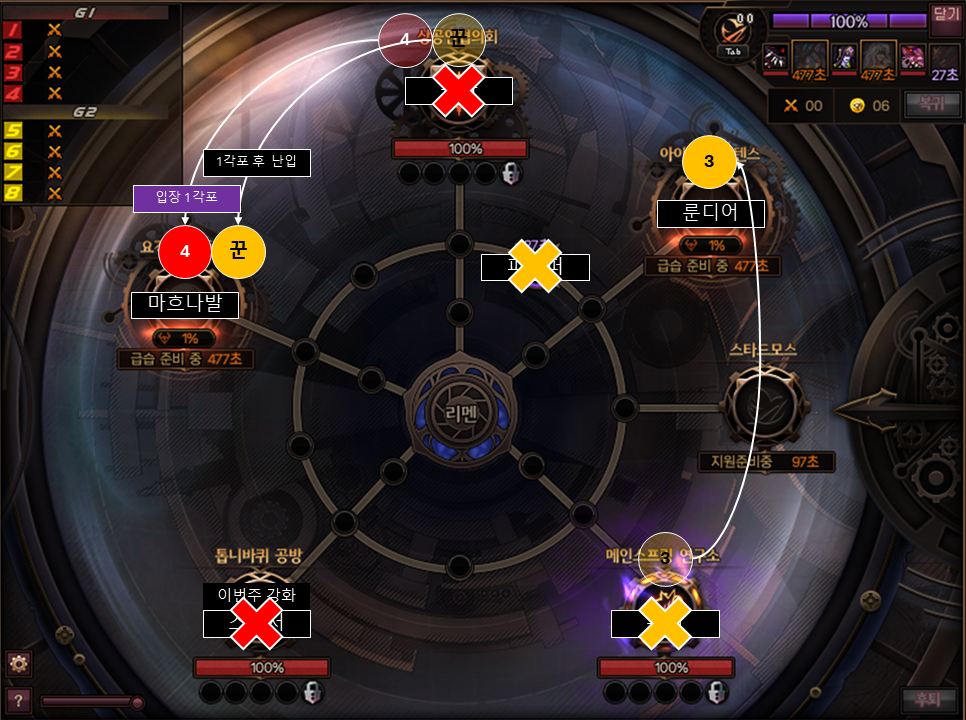The height and width of the screenshot is (720, 966).
Task: Select party slot 8 in group G2
Action: (x=14, y=193)
